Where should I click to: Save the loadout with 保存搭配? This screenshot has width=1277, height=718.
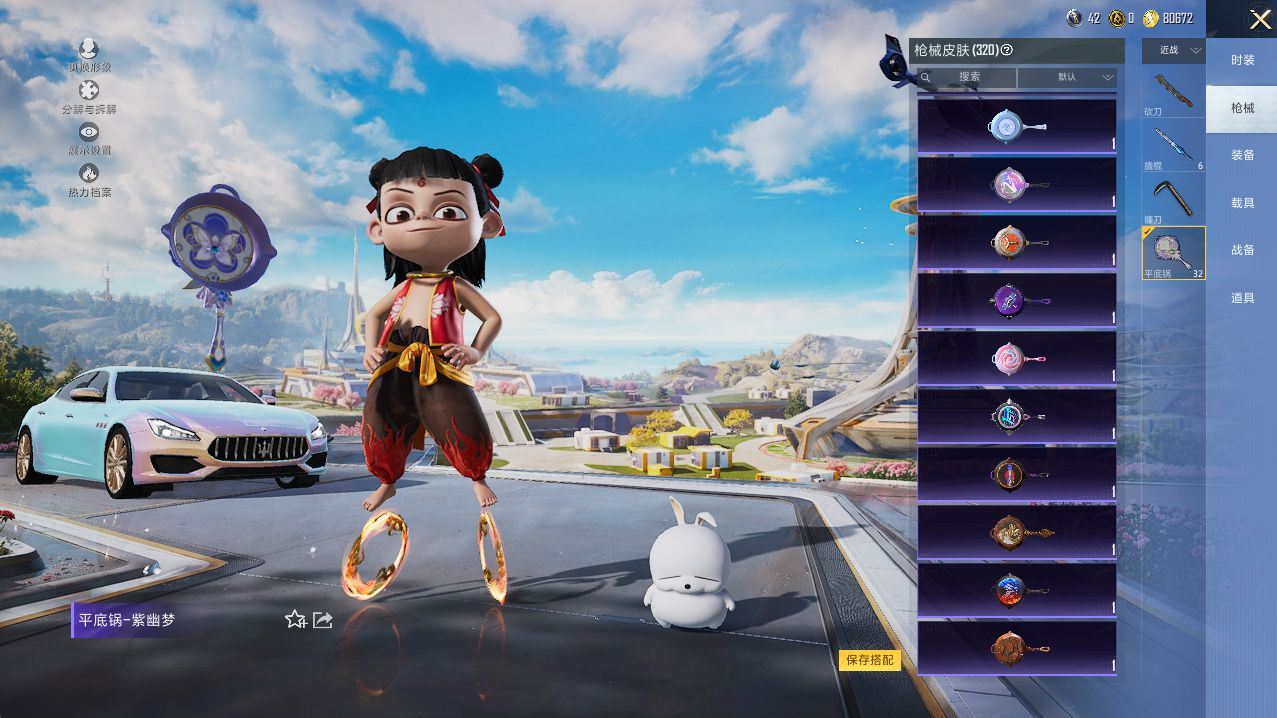[x=869, y=660]
